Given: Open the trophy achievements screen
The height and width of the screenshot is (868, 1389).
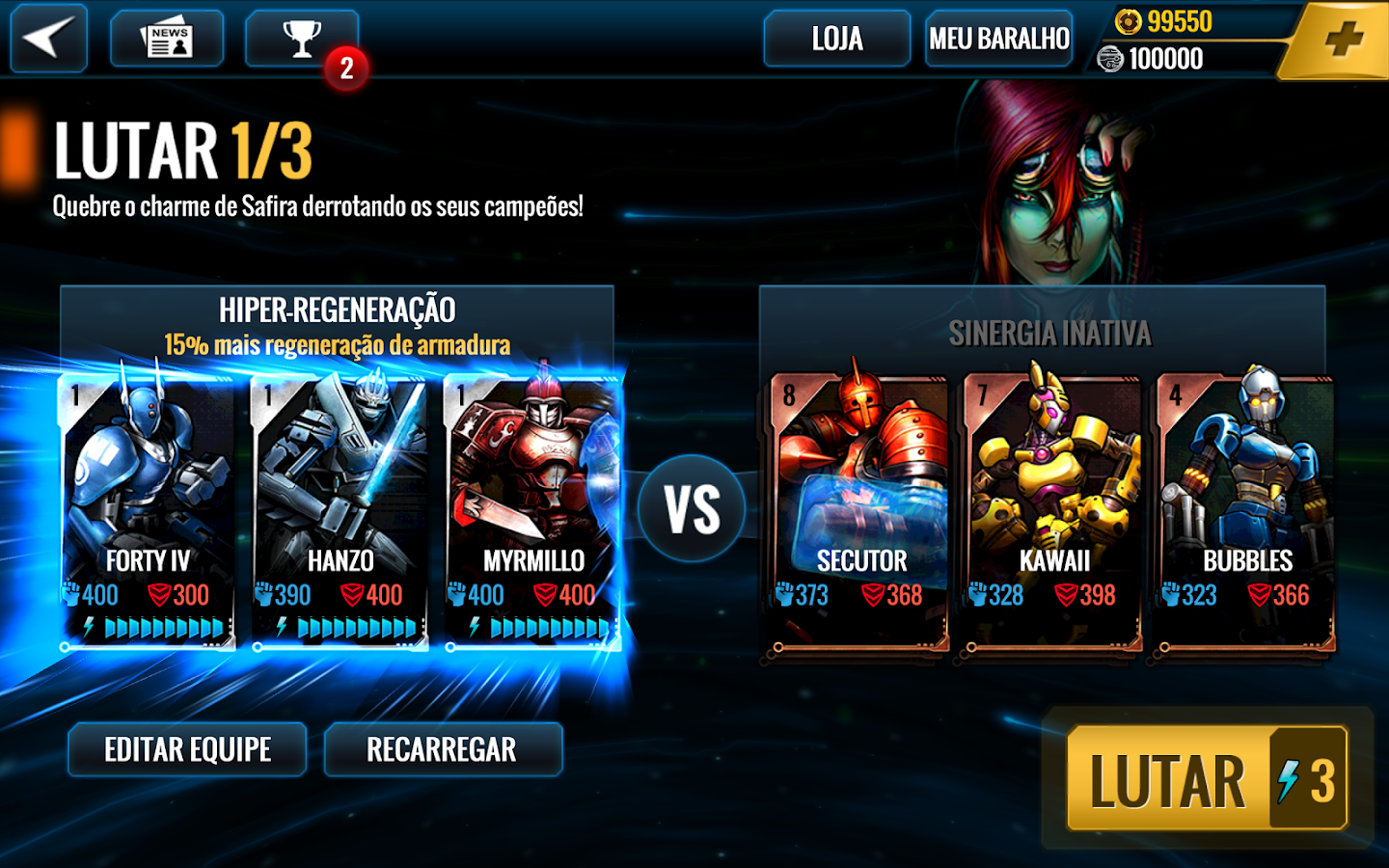Looking at the screenshot, I should coord(303,39).
